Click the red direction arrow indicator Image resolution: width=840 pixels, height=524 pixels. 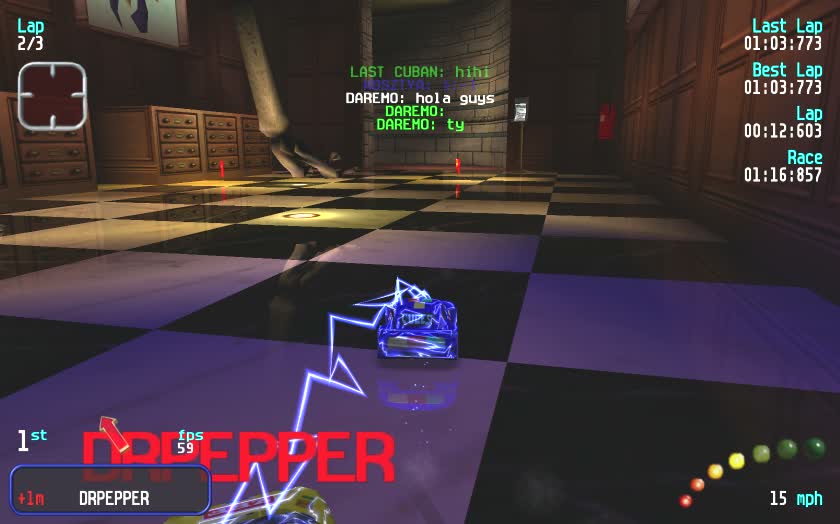point(114,435)
